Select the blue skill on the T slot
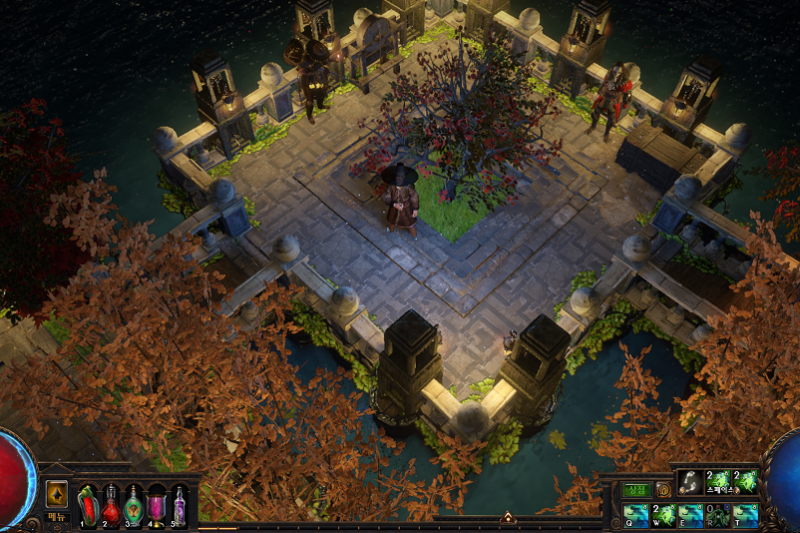This screenshot has height=533, width=800. (x=745, y=514)
